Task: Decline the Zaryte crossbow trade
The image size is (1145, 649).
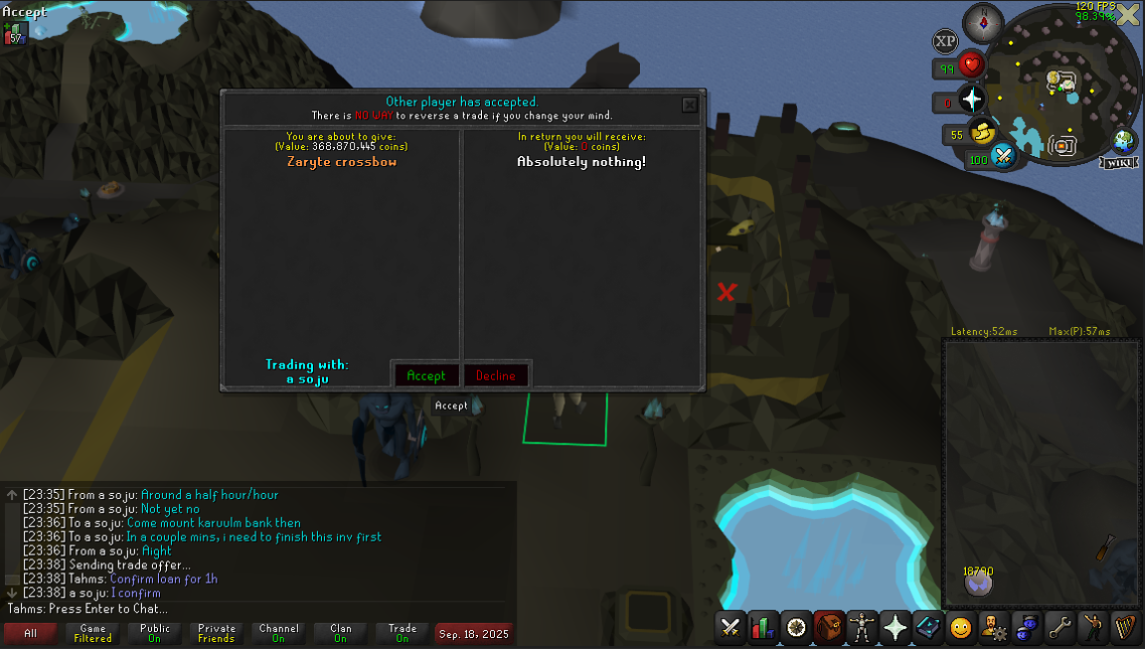Action: [496, 375]
